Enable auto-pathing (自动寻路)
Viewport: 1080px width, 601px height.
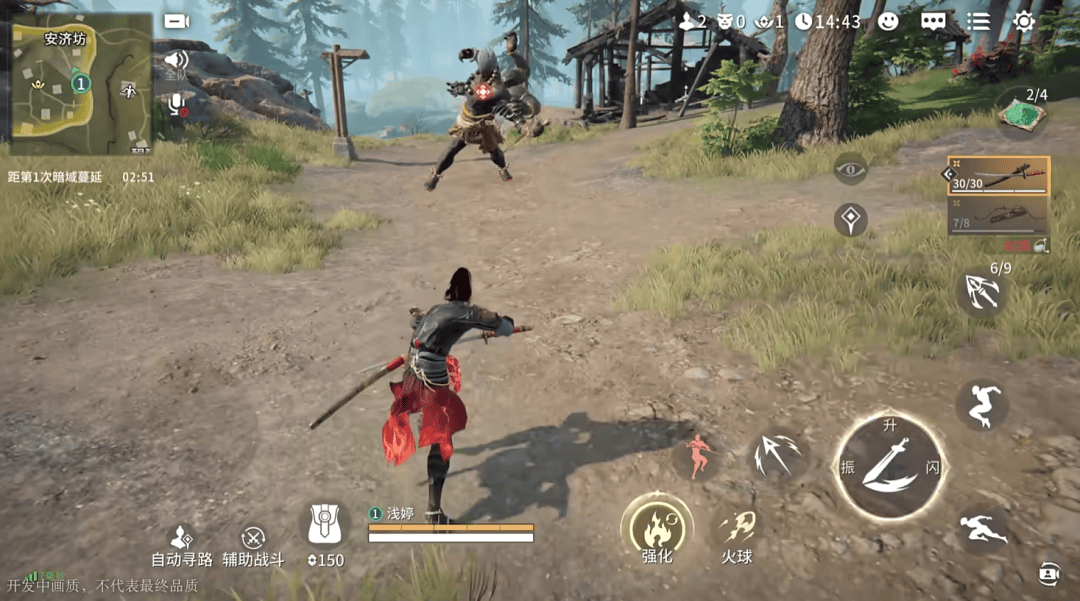point(182,546)
